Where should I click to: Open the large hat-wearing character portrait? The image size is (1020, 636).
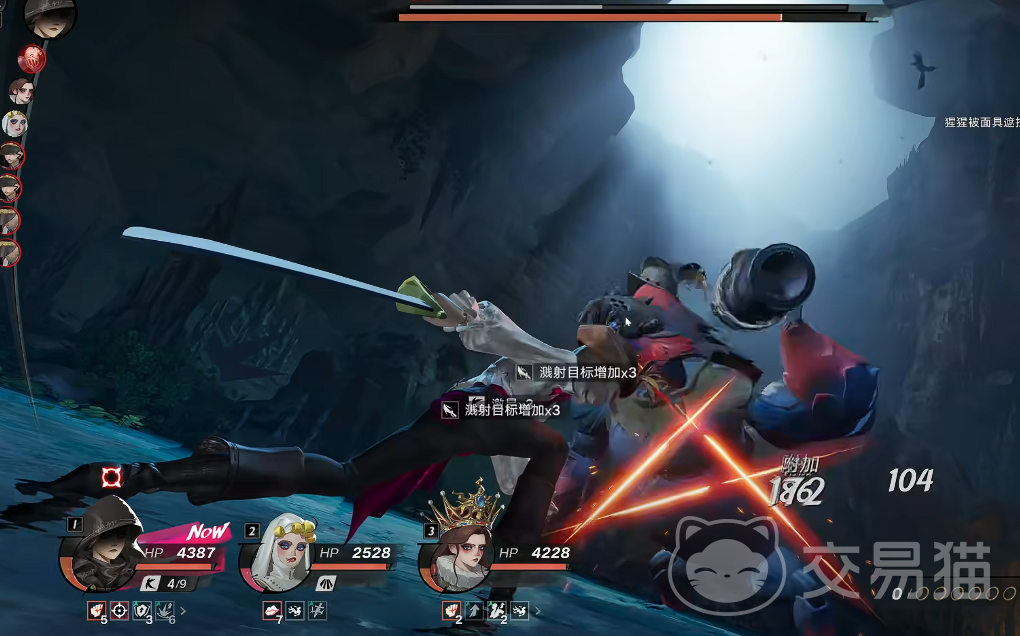50,16
